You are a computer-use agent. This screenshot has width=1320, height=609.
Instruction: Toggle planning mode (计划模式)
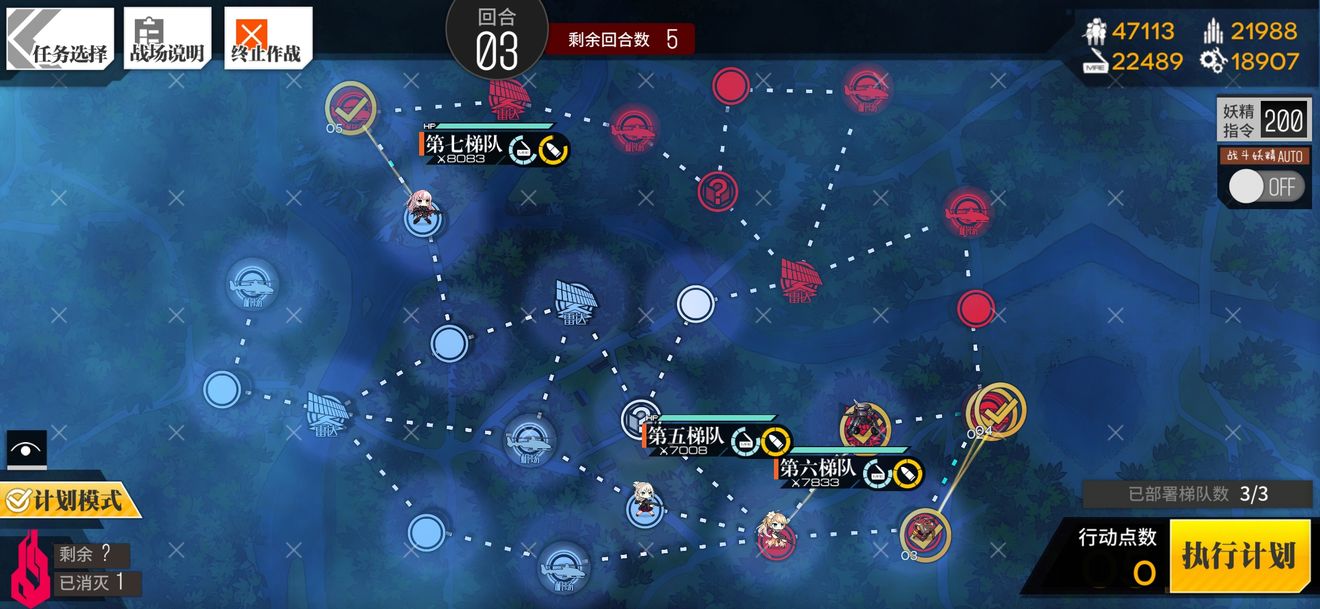coord(70,499)
